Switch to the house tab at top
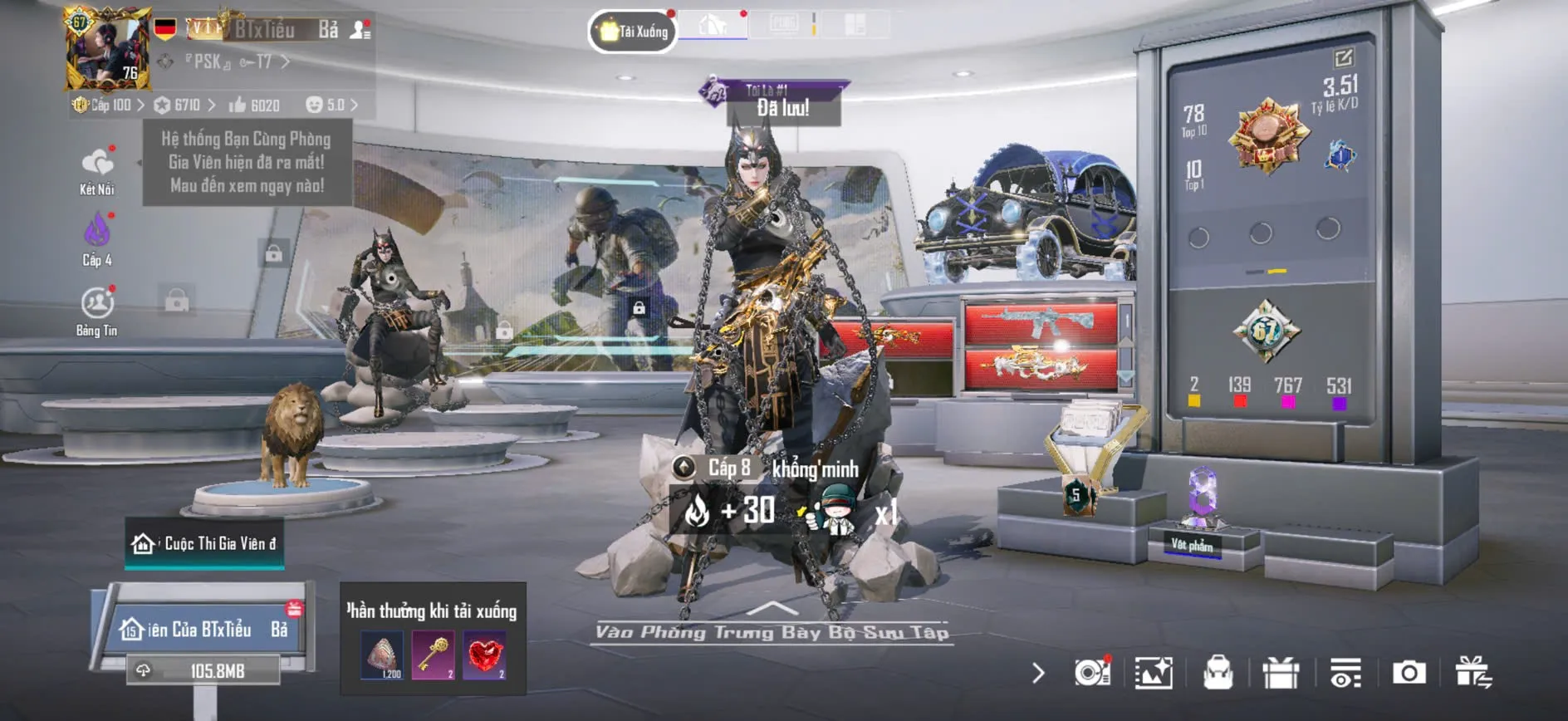Viewport: 1568px width, 721px height. [x=713, y=26]
